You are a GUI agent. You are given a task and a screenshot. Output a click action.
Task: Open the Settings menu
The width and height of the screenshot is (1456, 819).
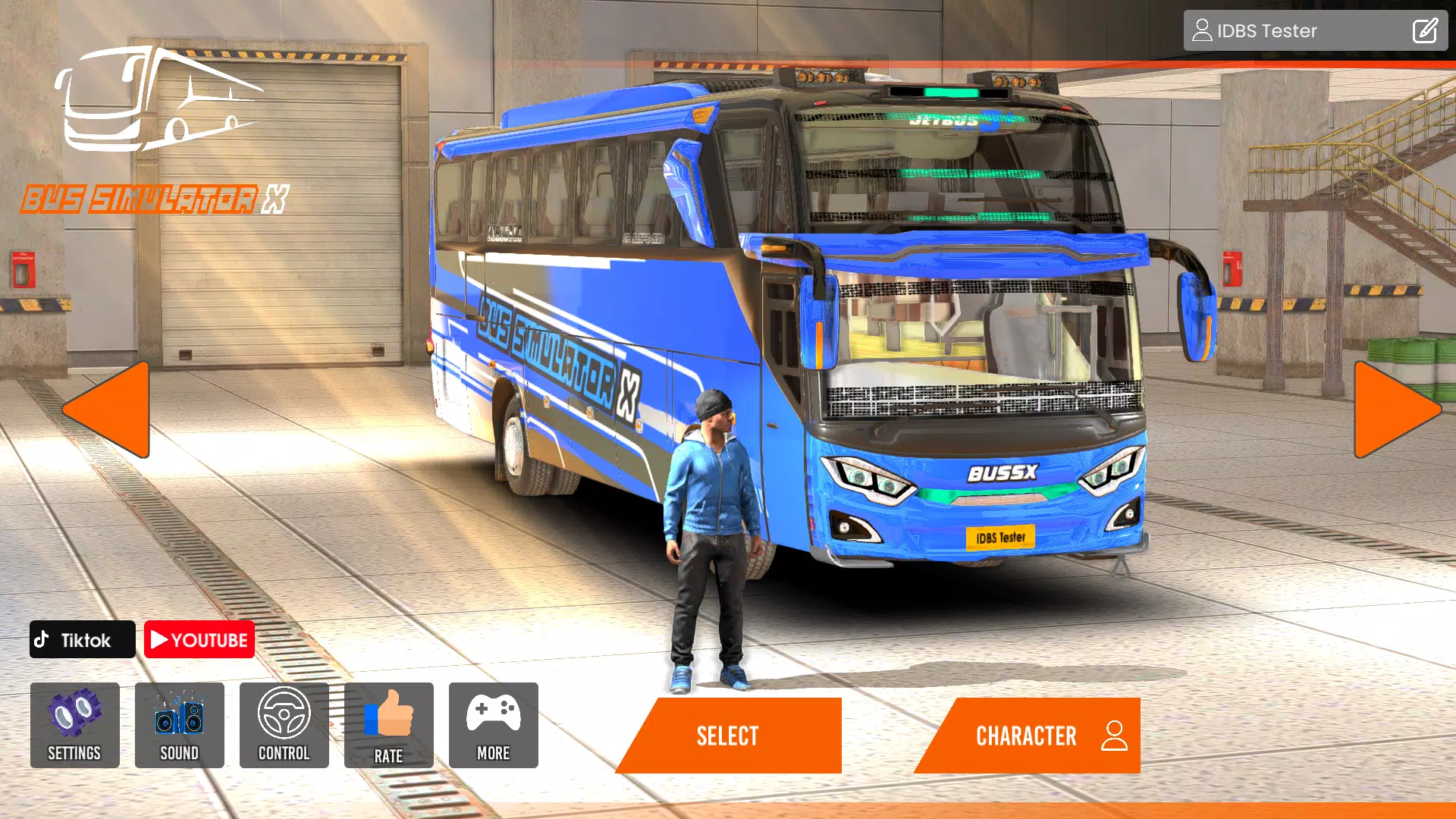click(x=75, y=726)
